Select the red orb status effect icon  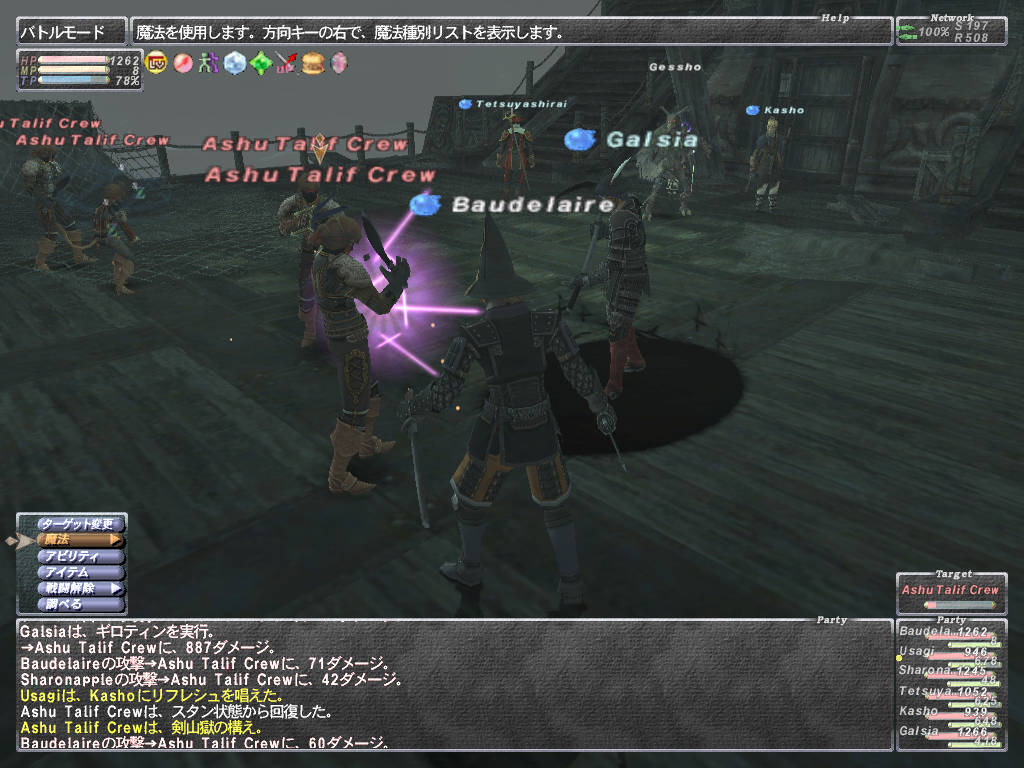pyautogui.click(x=182, y=63)
